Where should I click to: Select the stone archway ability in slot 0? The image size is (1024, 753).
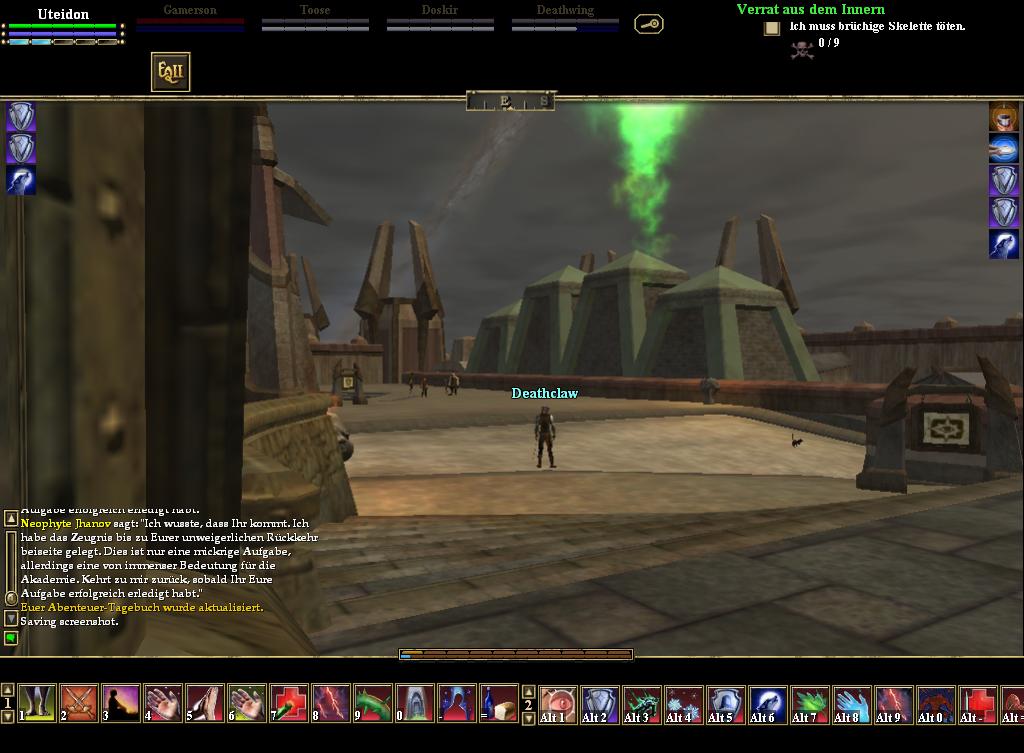point(415,703)
